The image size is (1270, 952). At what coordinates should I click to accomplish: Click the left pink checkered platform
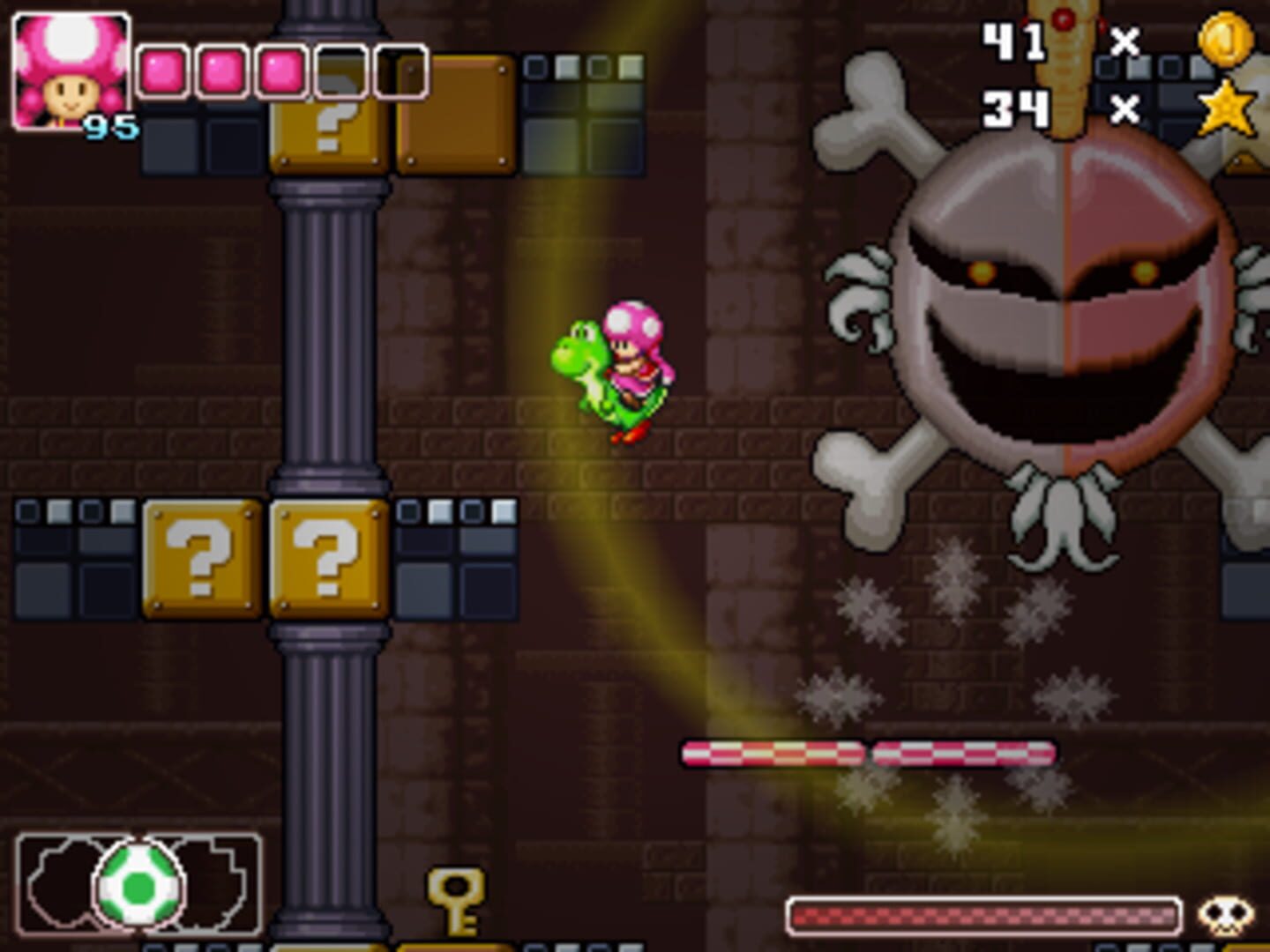[x=772, y=751]
